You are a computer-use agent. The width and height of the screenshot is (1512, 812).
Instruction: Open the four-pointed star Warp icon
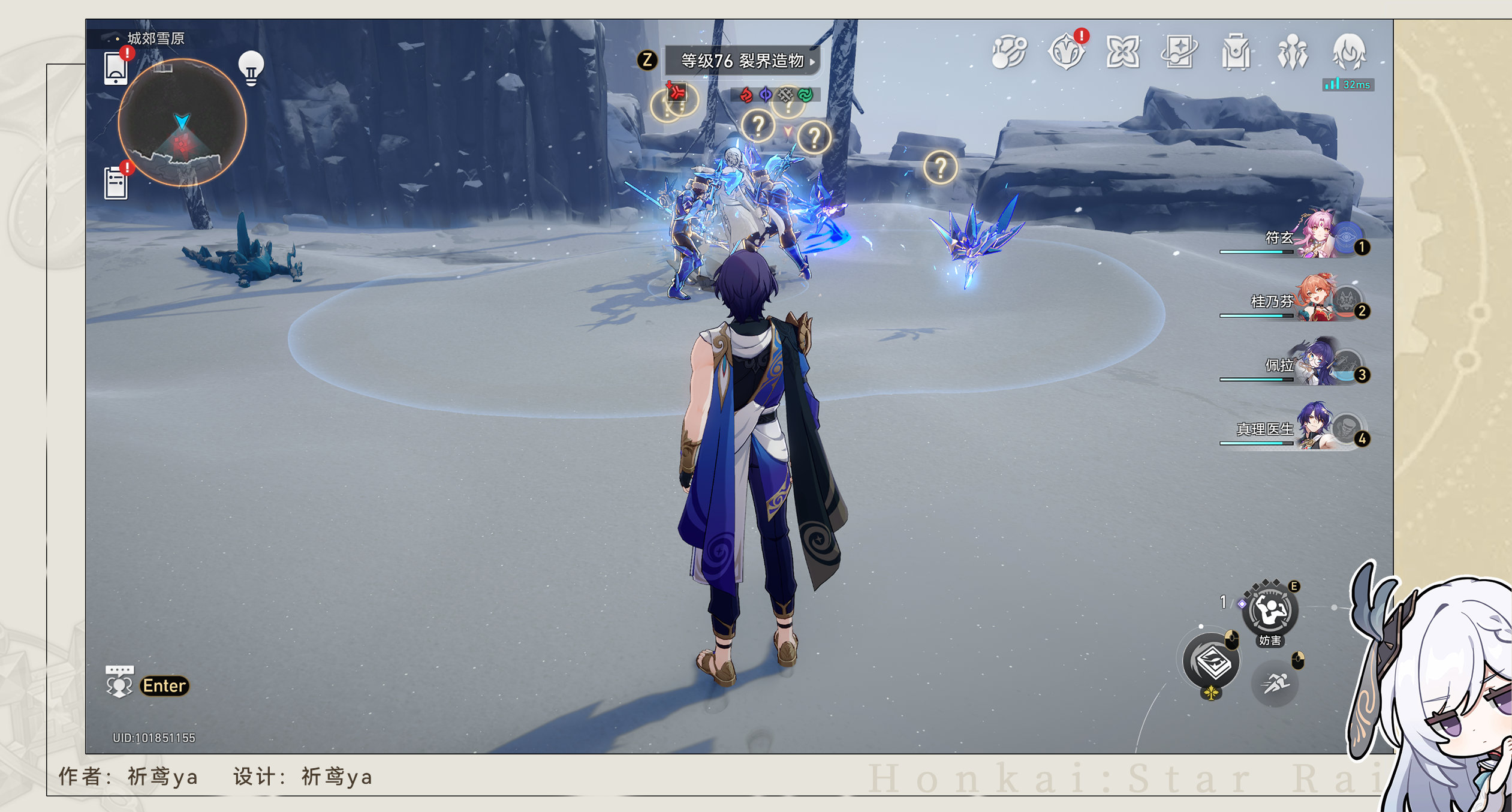pos(1123,52)
